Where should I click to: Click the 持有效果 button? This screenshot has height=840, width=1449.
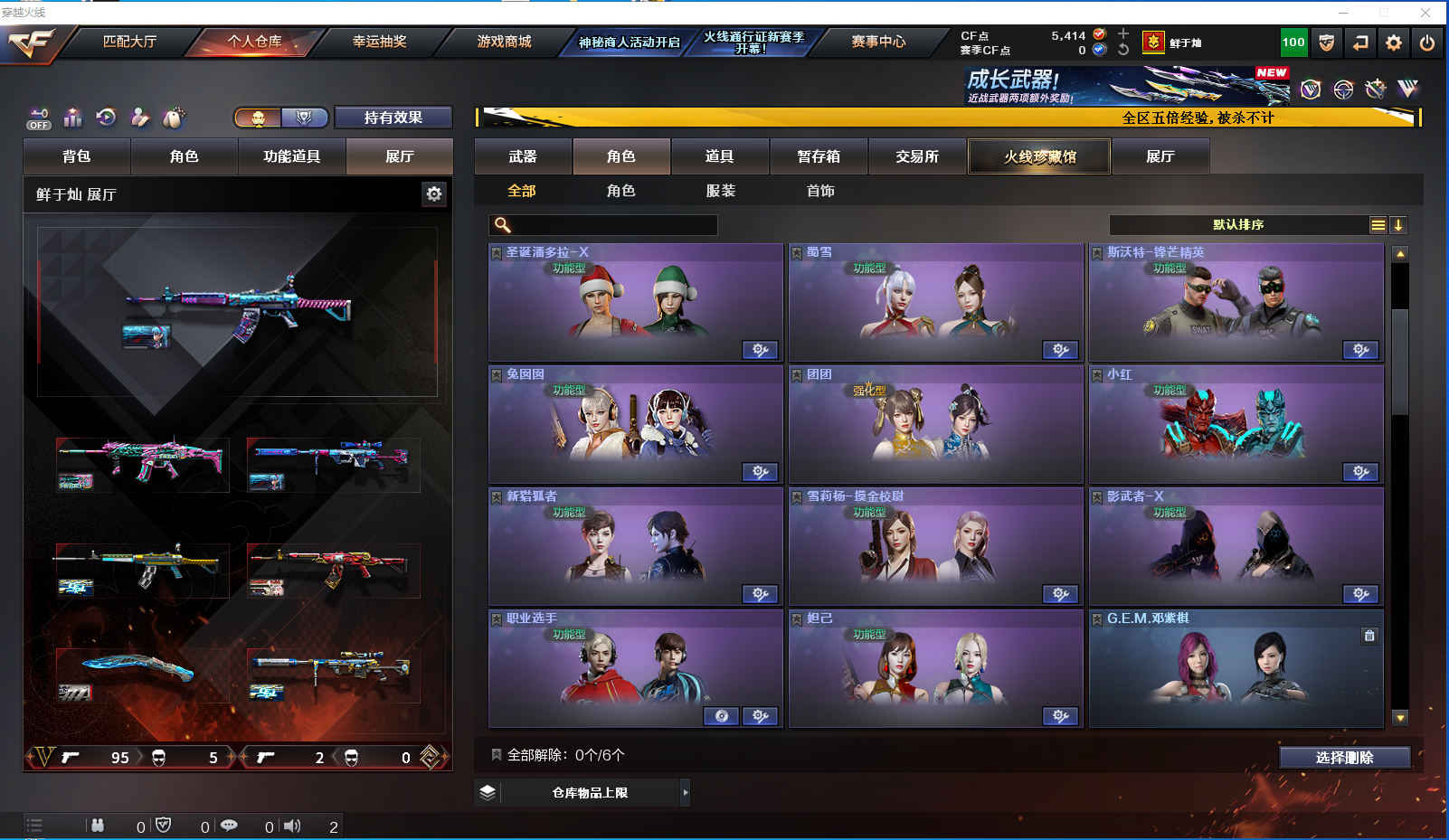click(393, 118)
